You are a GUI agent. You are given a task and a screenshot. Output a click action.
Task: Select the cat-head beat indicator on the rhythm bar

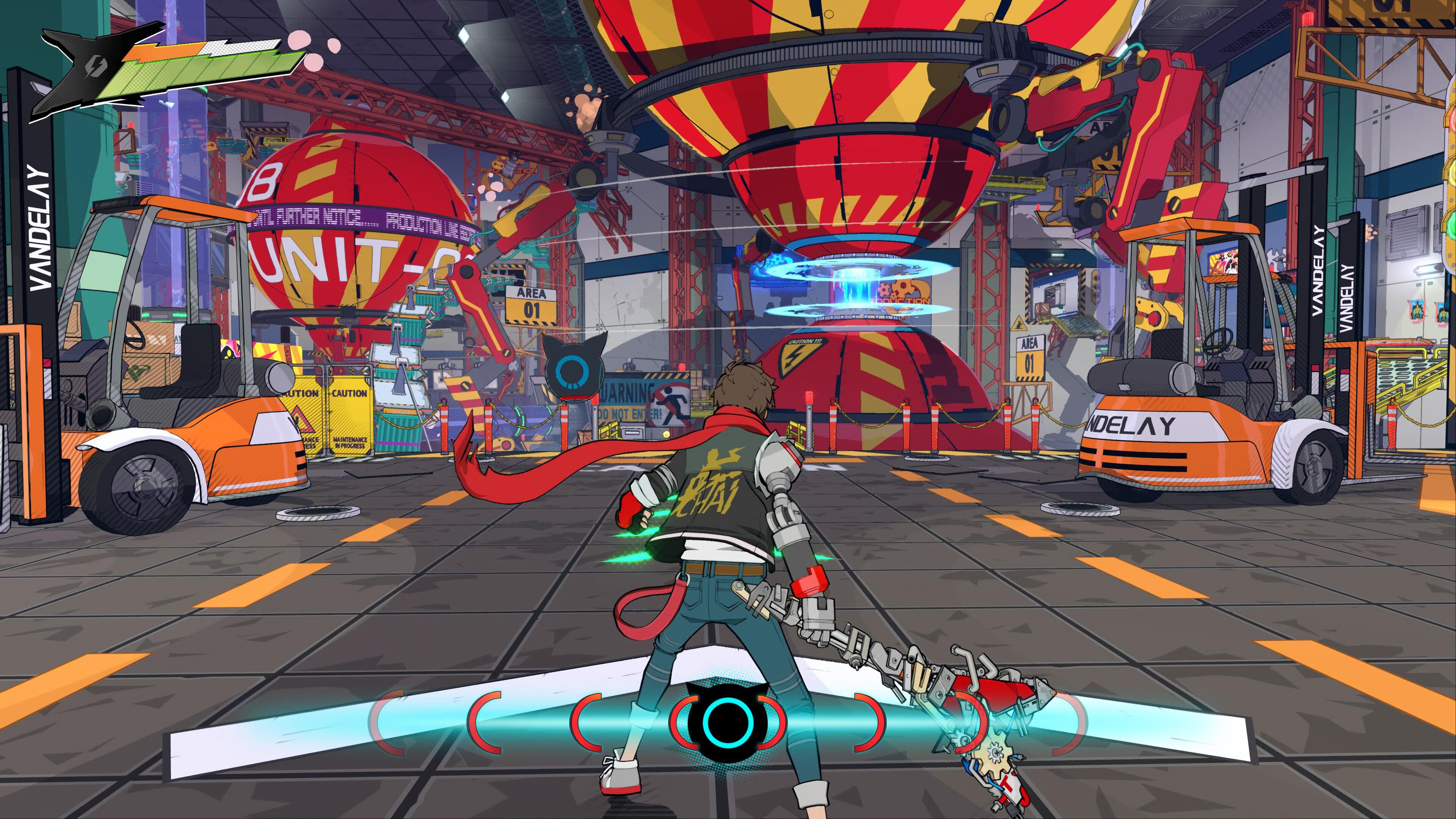728,721
